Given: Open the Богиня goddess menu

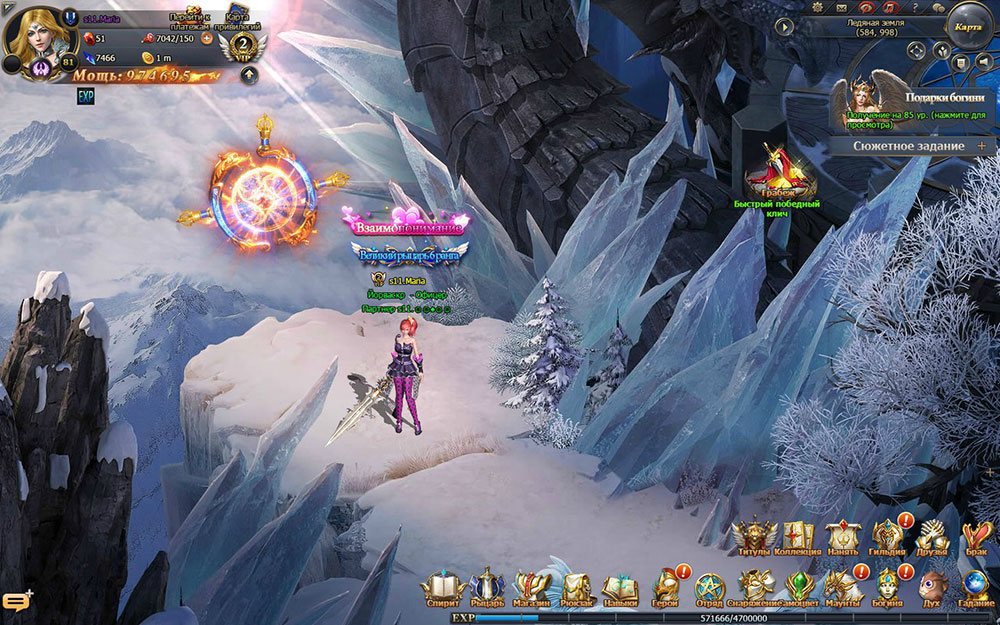Looking at the screenshot, I should 888,586.
